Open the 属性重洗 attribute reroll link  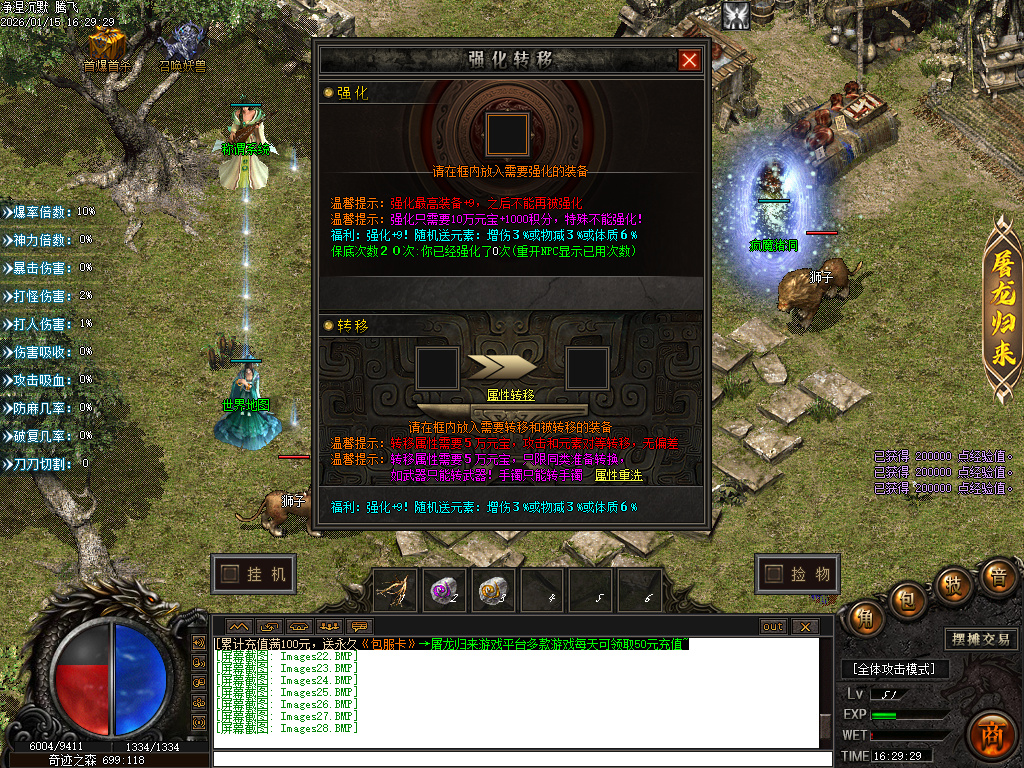click(x=619, y=475)
